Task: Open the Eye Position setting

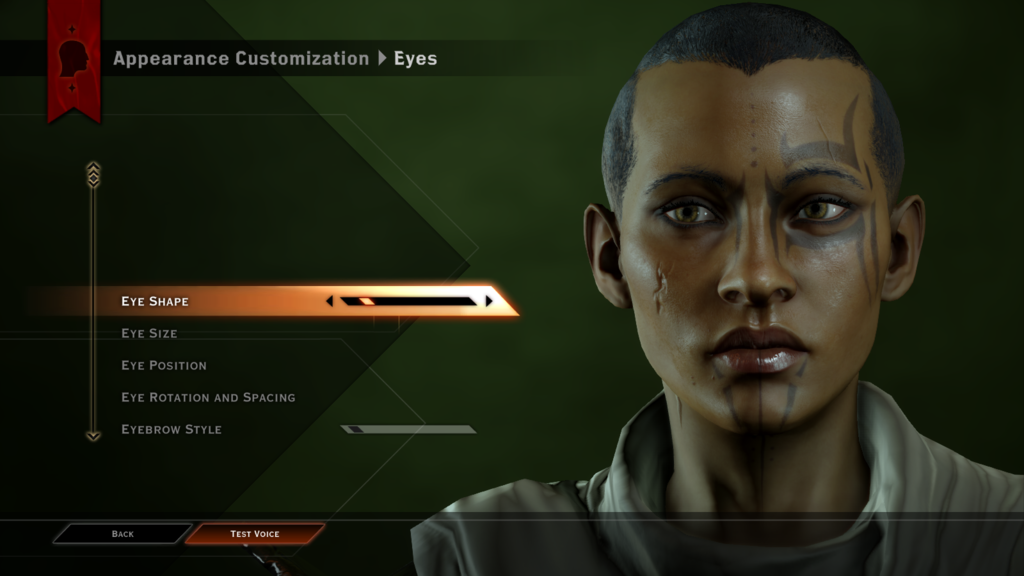Action: point(164,365)
